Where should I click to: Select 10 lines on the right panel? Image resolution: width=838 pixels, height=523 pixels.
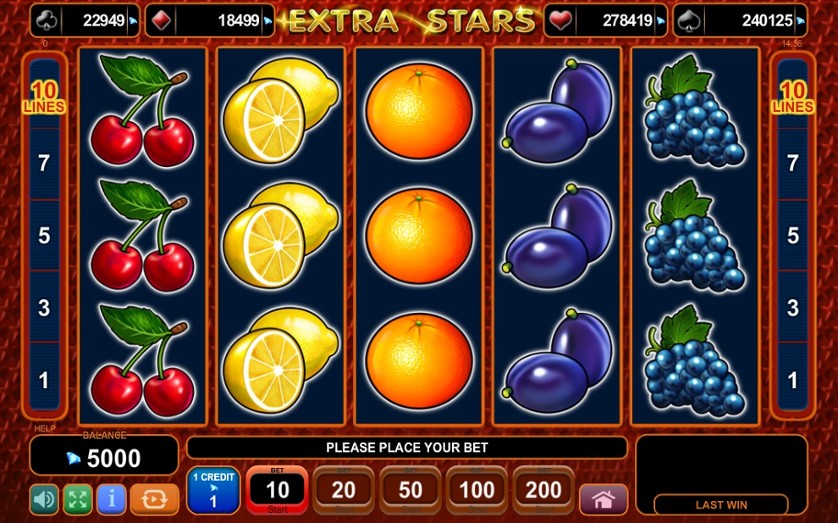793,98
